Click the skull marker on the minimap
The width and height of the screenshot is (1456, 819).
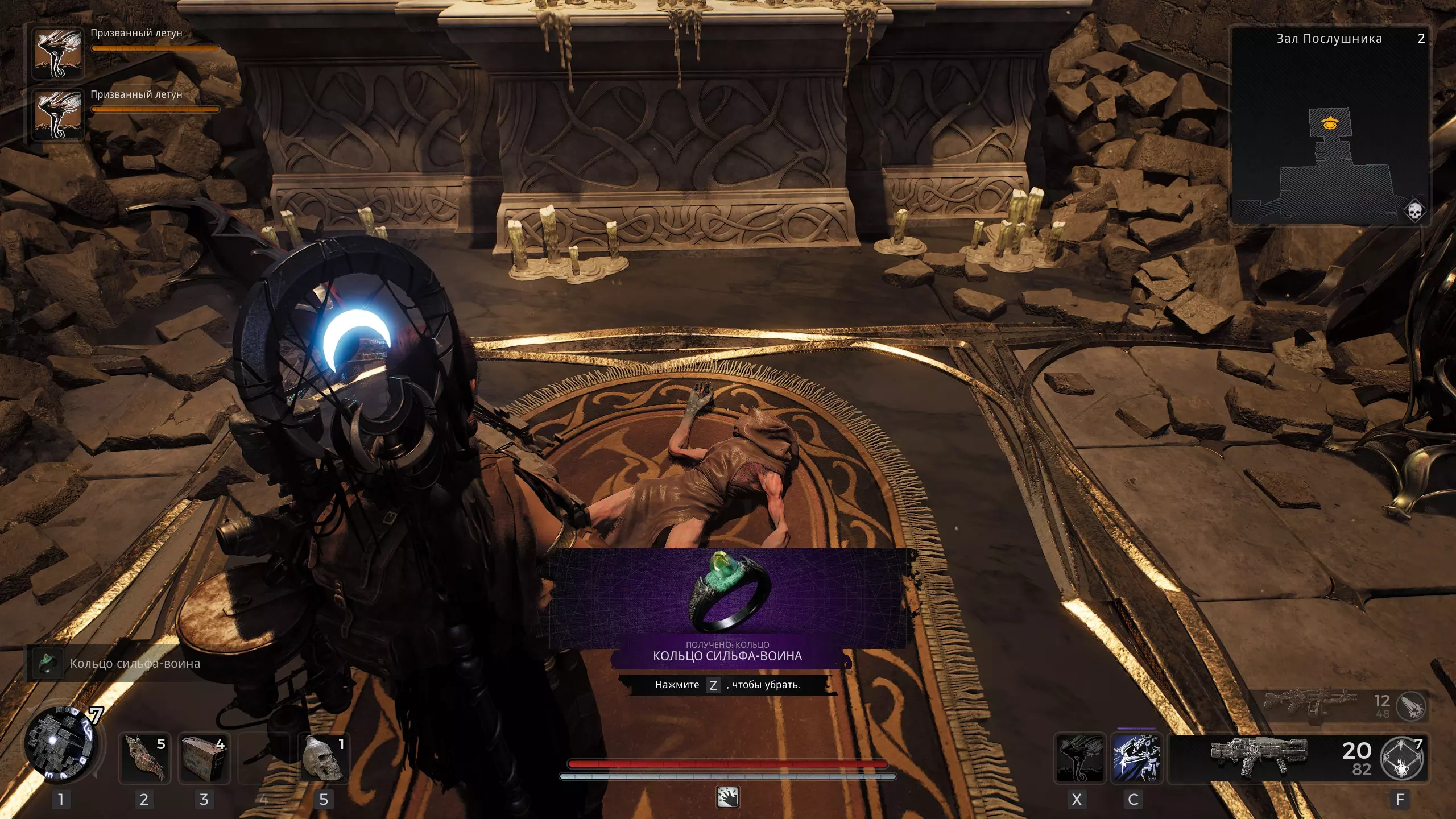pyautogui.click(x=1414, y=211)
